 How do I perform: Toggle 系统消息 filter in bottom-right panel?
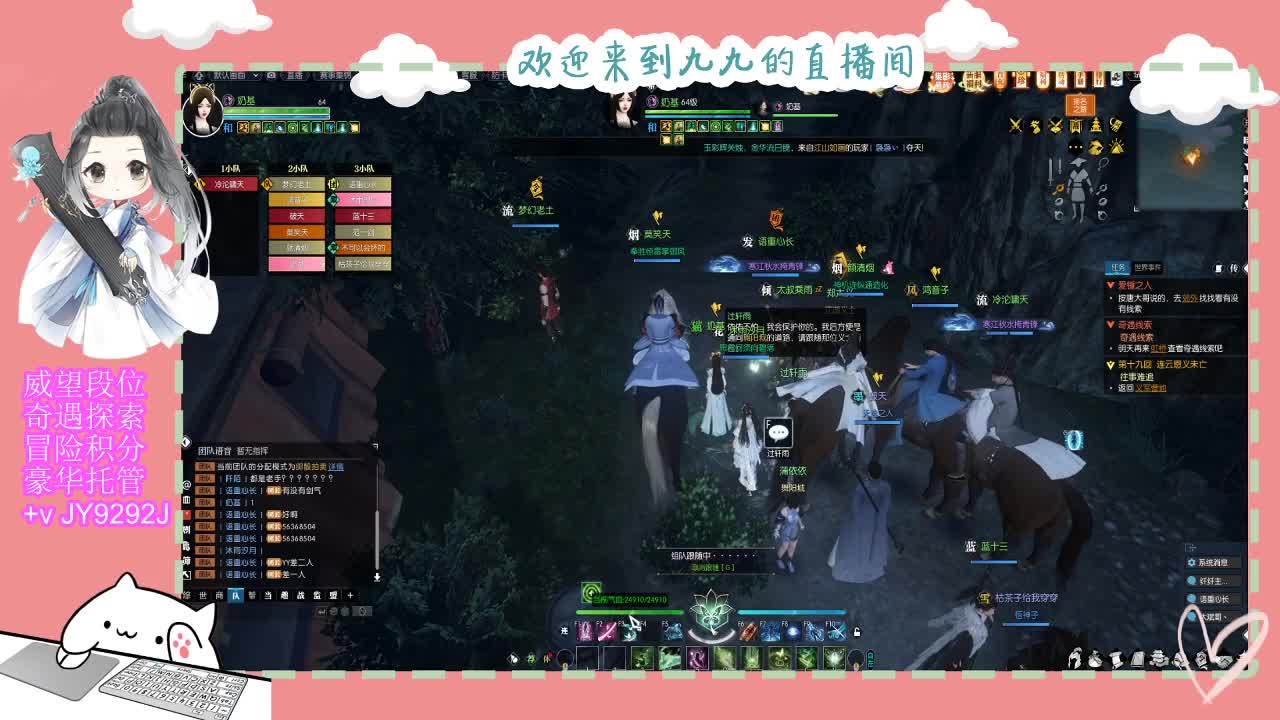pyautogui.click(x=1212, y=564)
